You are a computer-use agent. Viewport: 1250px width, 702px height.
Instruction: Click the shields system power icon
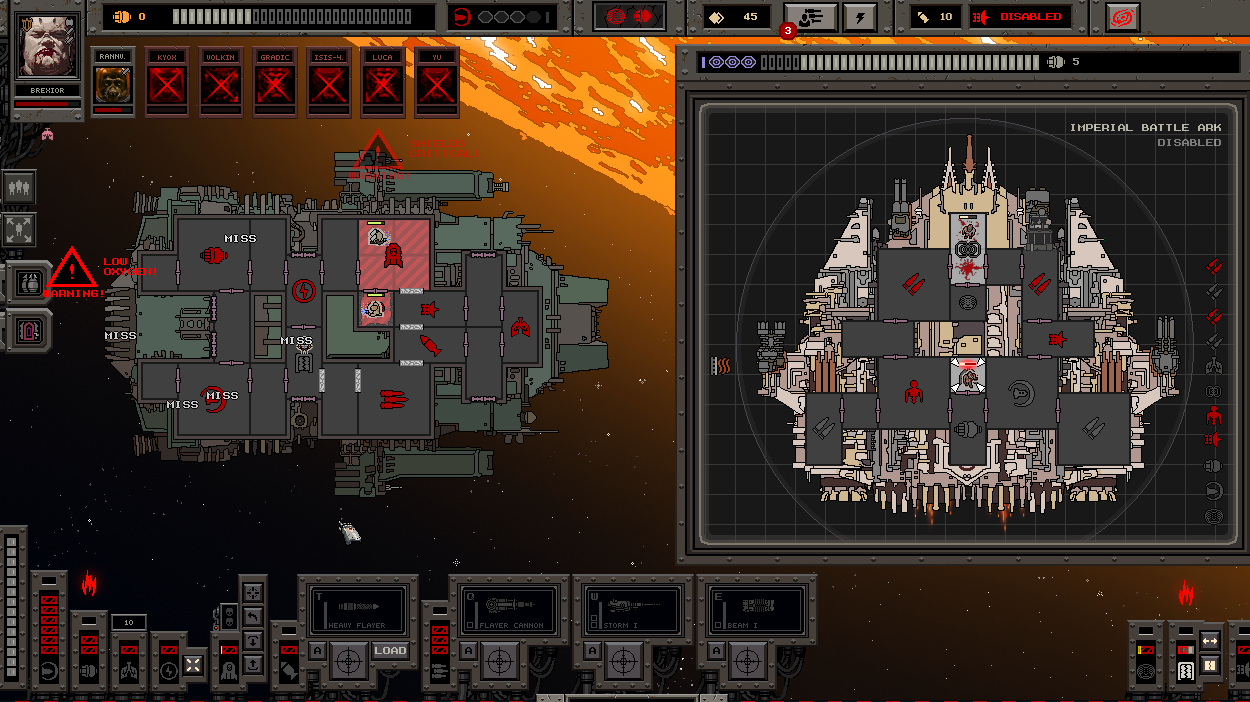49,669
